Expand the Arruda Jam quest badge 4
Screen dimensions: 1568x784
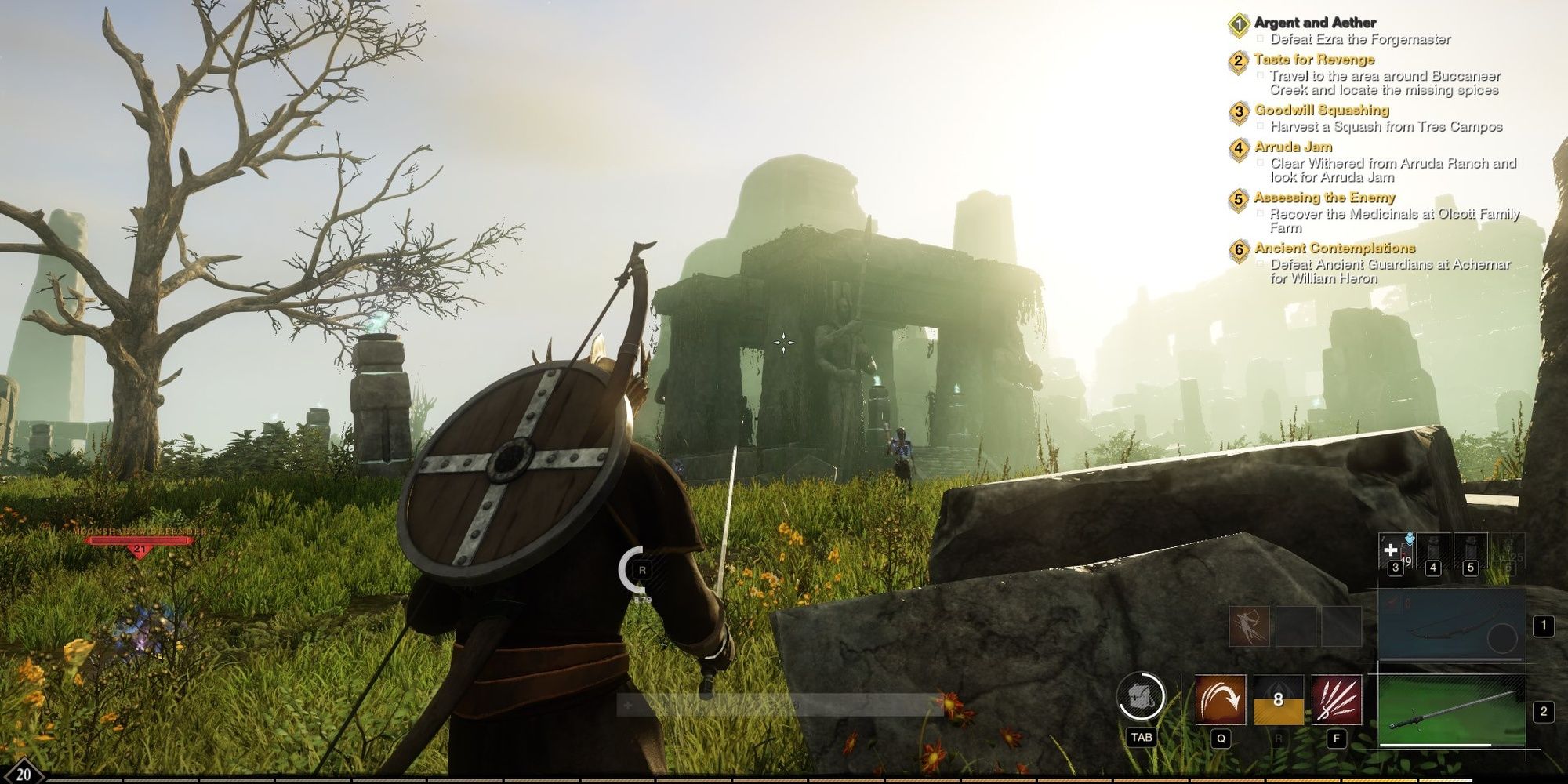(x=1240, y=147)
